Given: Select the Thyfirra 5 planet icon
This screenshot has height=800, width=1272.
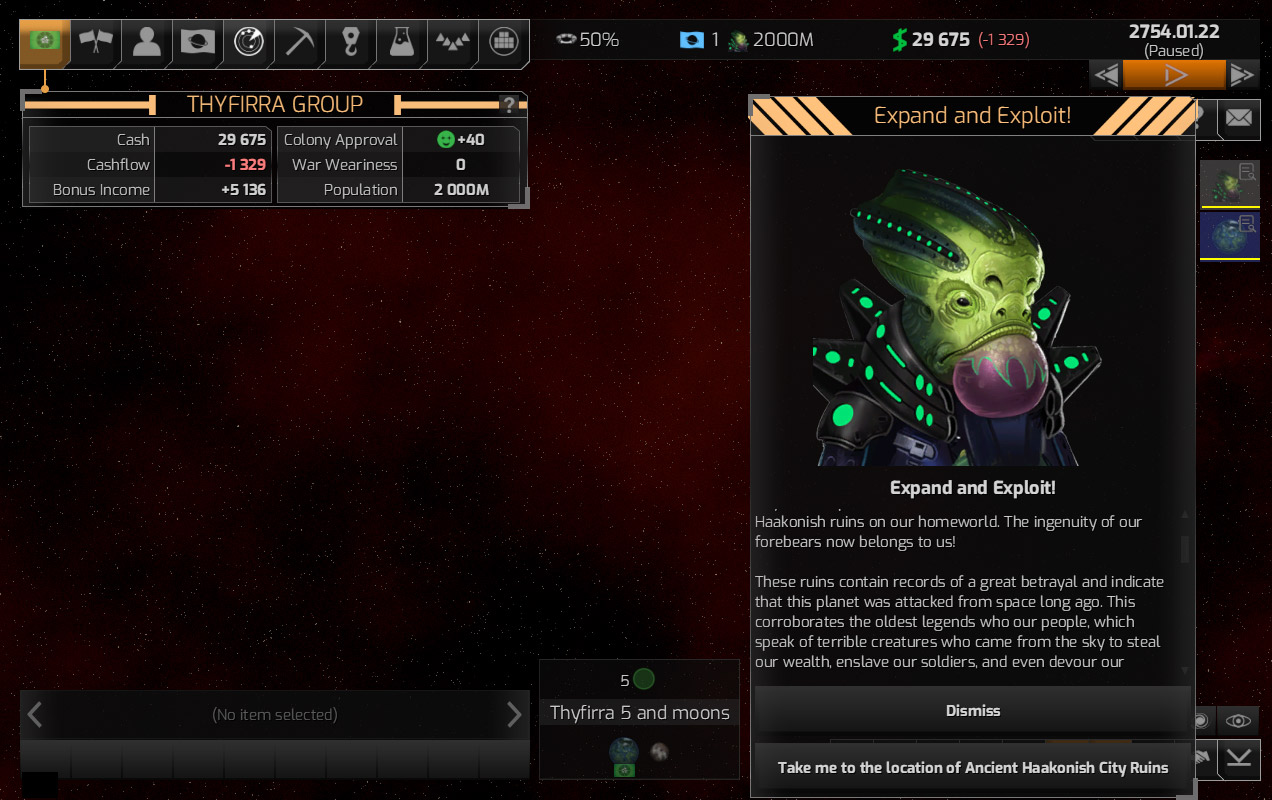Looking at the screenshot, I should (624, 751).
